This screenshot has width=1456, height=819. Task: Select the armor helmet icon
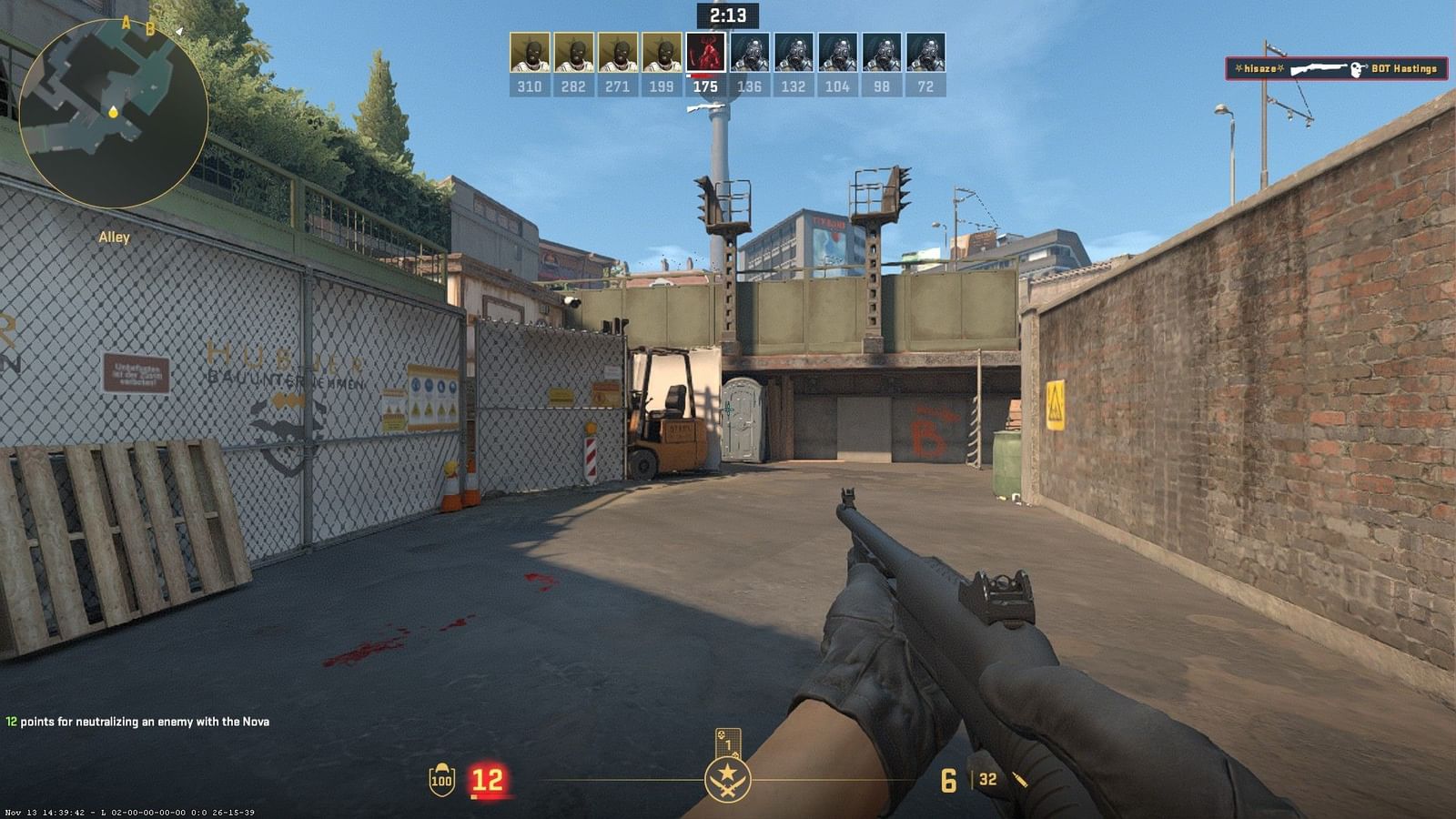tap(440, 779)
